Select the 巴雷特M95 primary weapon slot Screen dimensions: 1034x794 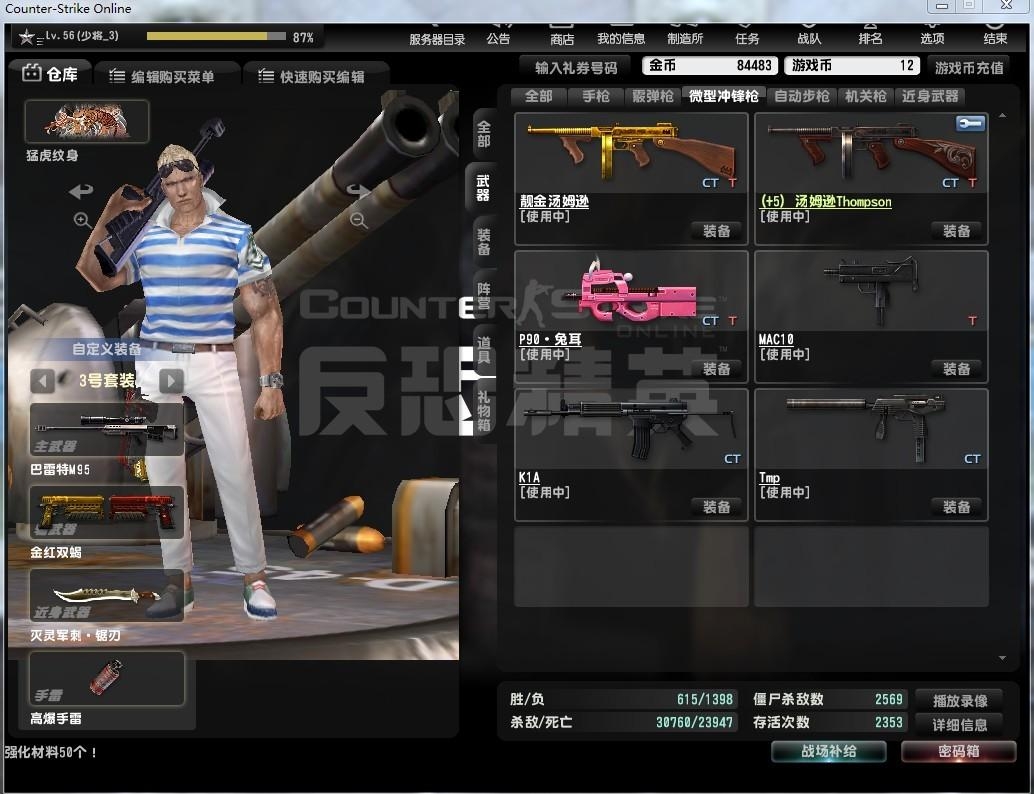pyautogui.click(x=107, y=430)
